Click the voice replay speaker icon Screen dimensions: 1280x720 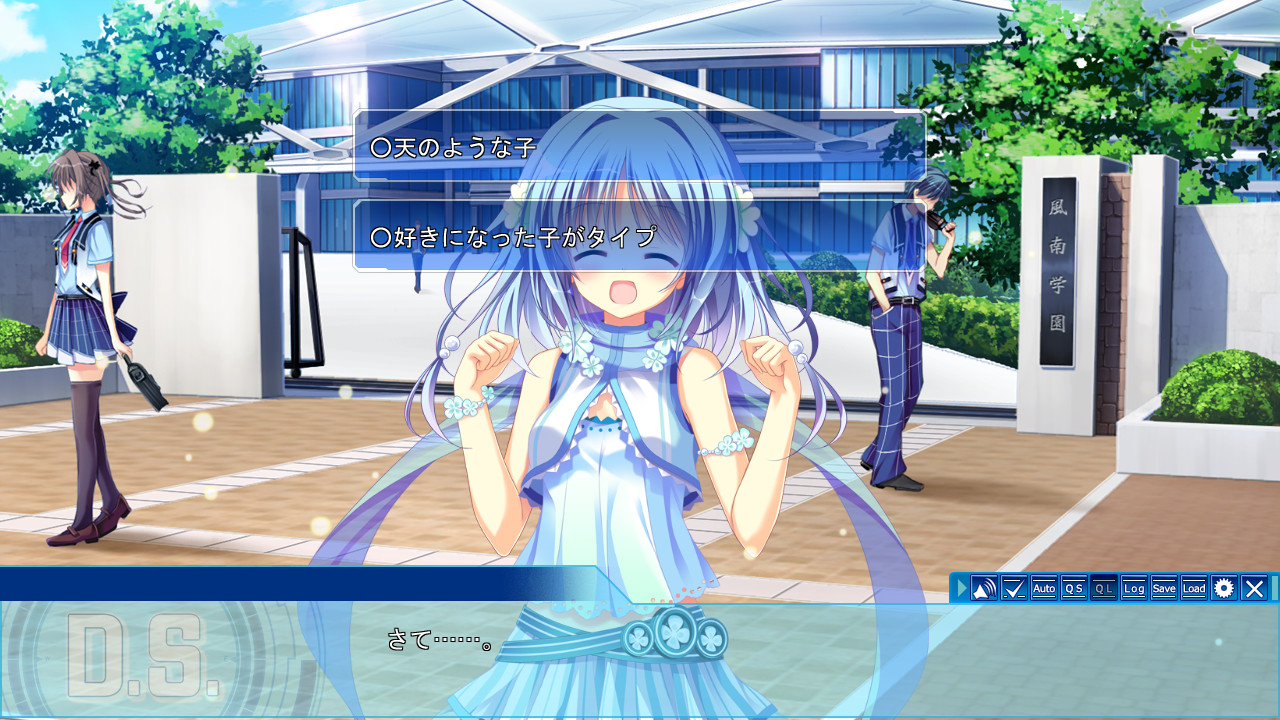click(x=983, y=590)
